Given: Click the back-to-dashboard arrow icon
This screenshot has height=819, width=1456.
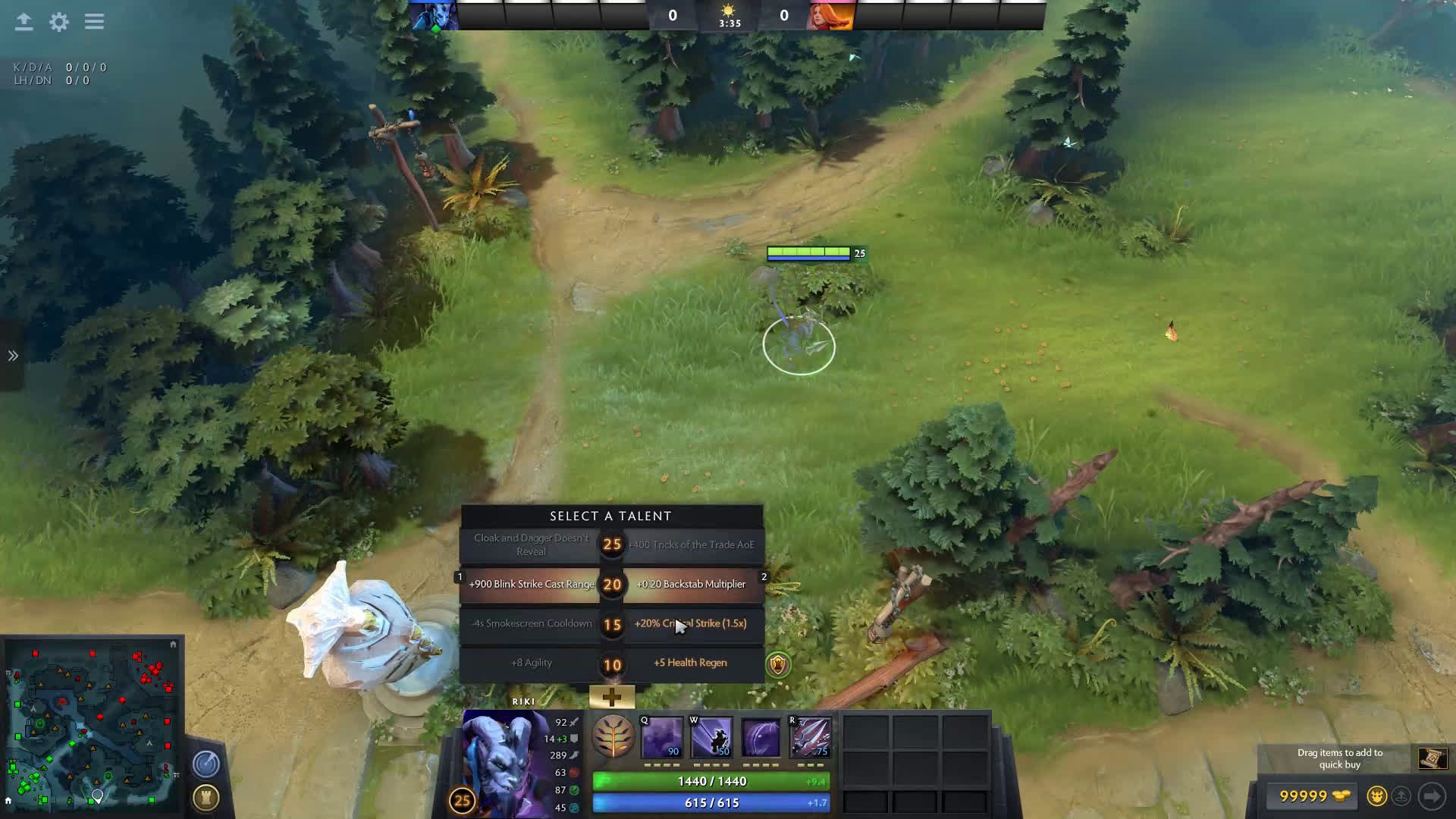Looking at the screenshot, I should pos(24,22).
